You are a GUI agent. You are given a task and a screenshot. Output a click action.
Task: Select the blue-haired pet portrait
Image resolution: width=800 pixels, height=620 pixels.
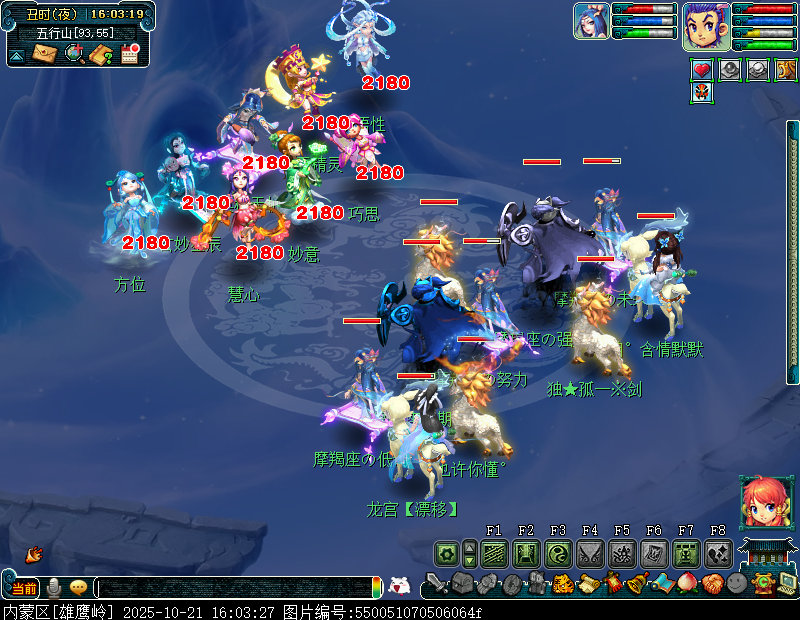point(591,21)
